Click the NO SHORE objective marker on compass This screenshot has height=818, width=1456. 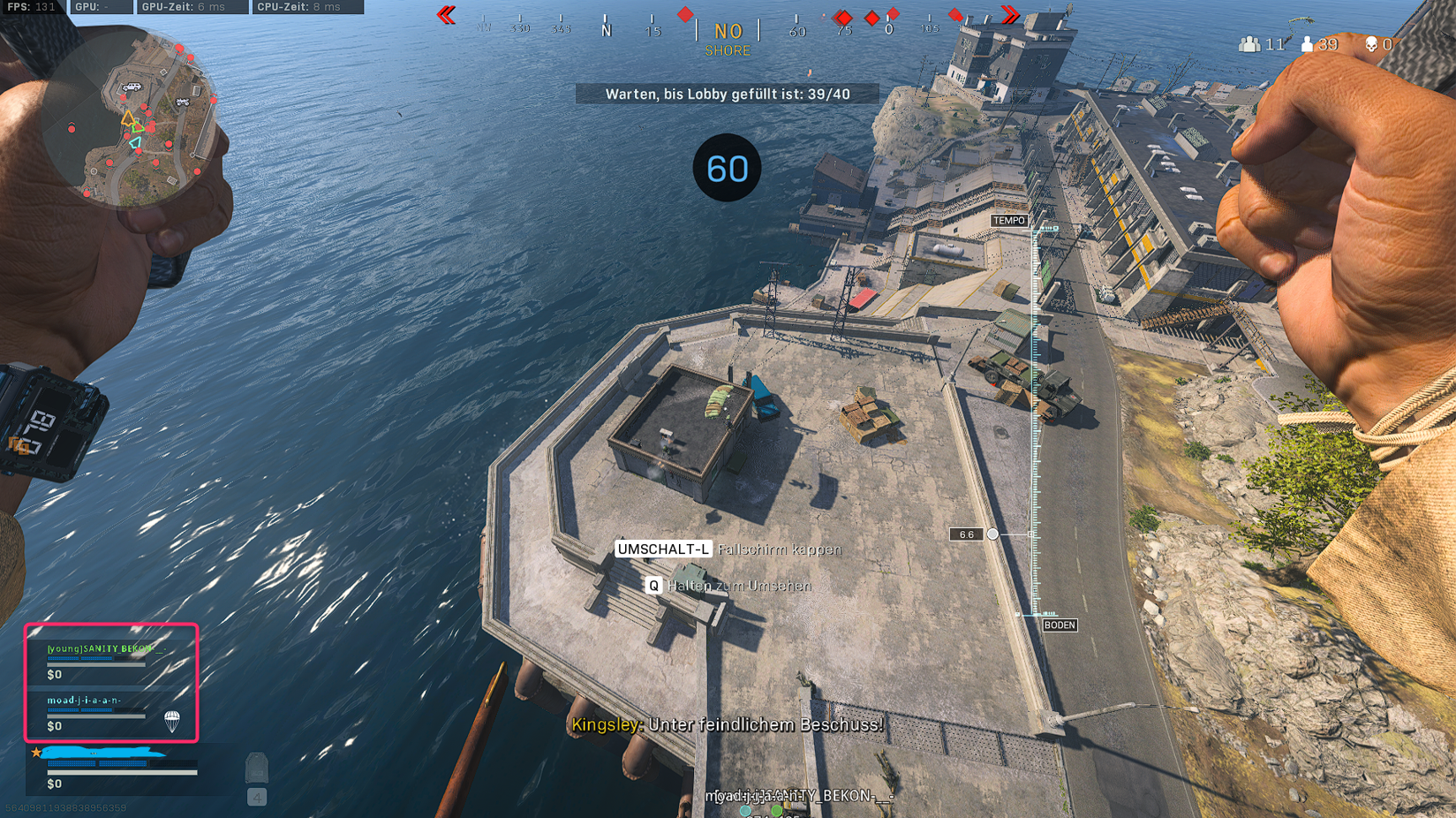coord(728,37)
